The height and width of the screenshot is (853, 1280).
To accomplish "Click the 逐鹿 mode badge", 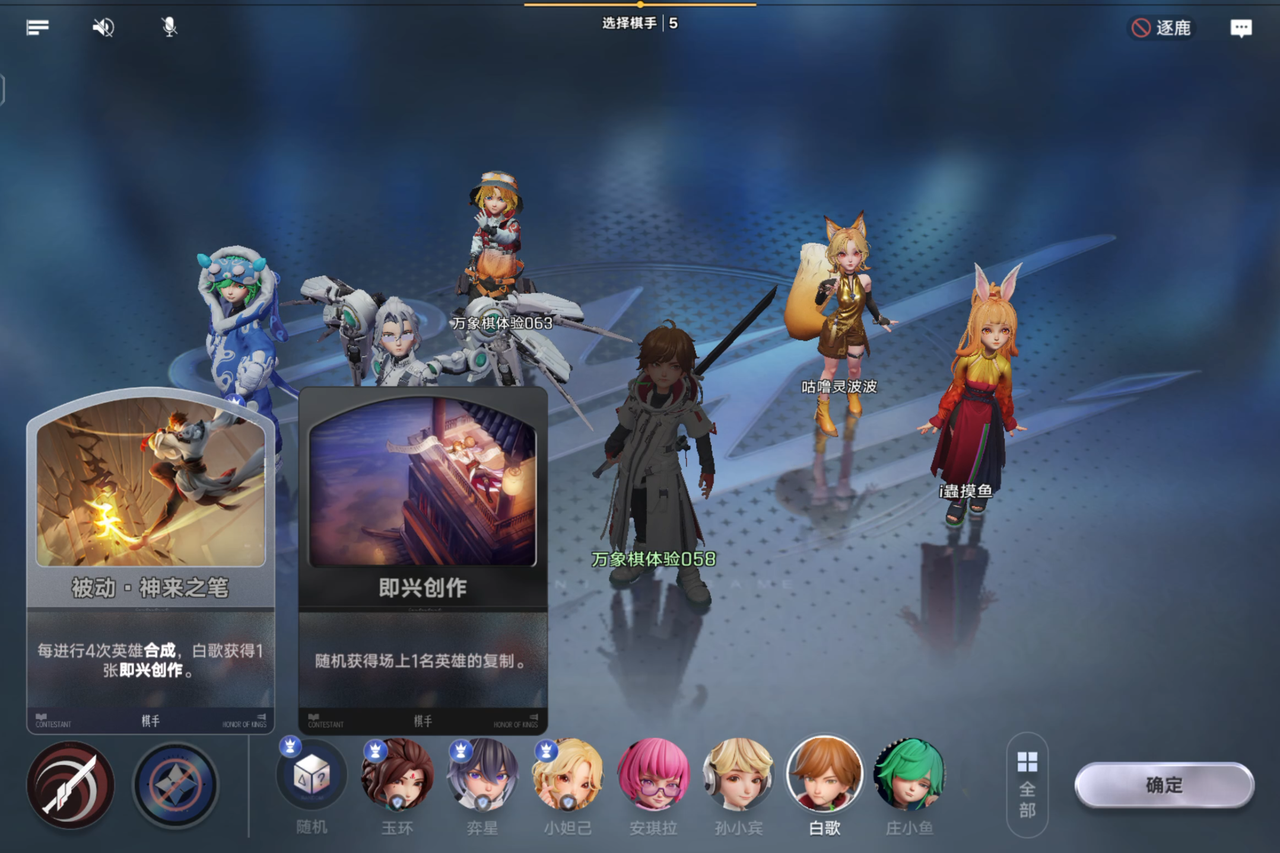I will click(x=1161, y=28).
